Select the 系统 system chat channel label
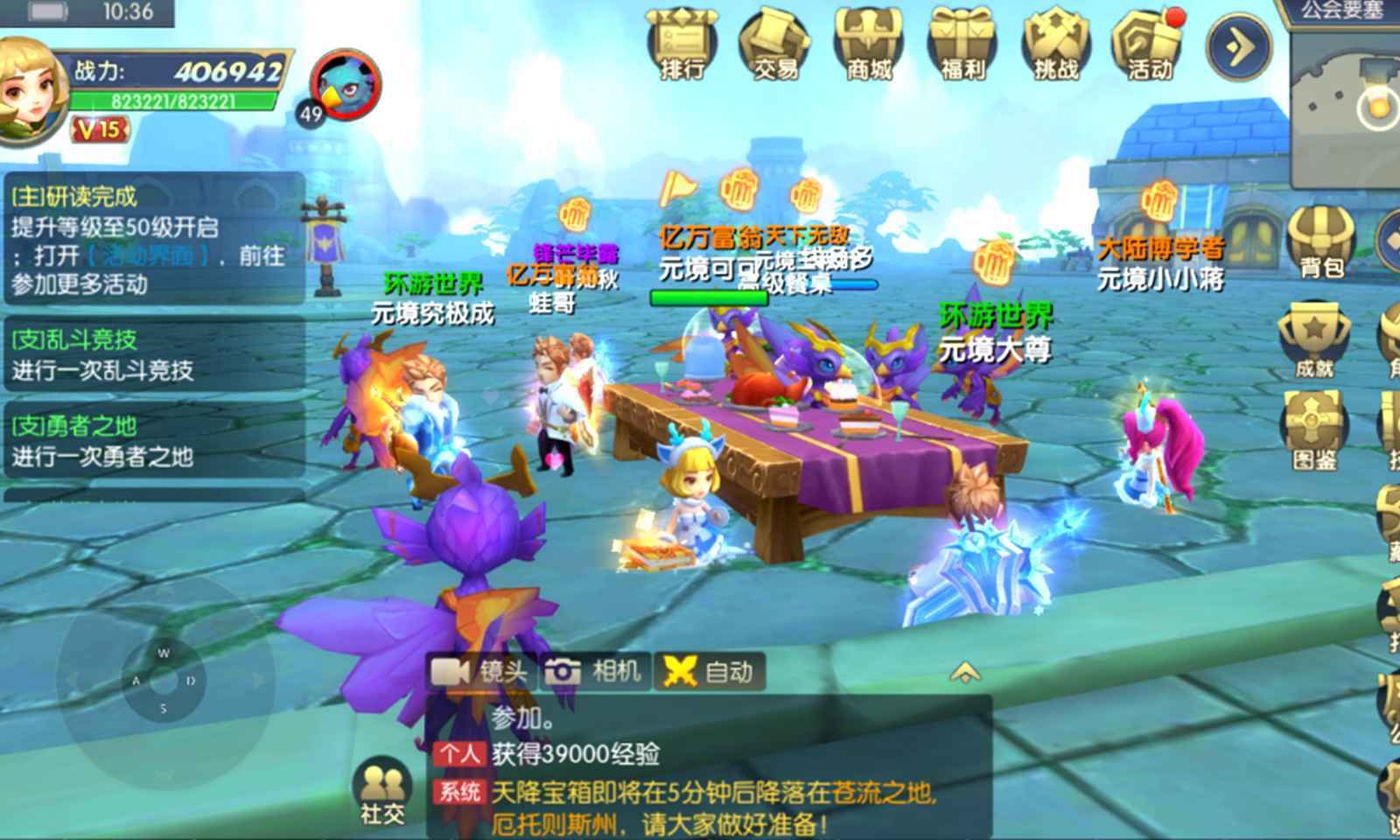The height and width of the screenshot is (840, 1400). click(x=458, y=792)
